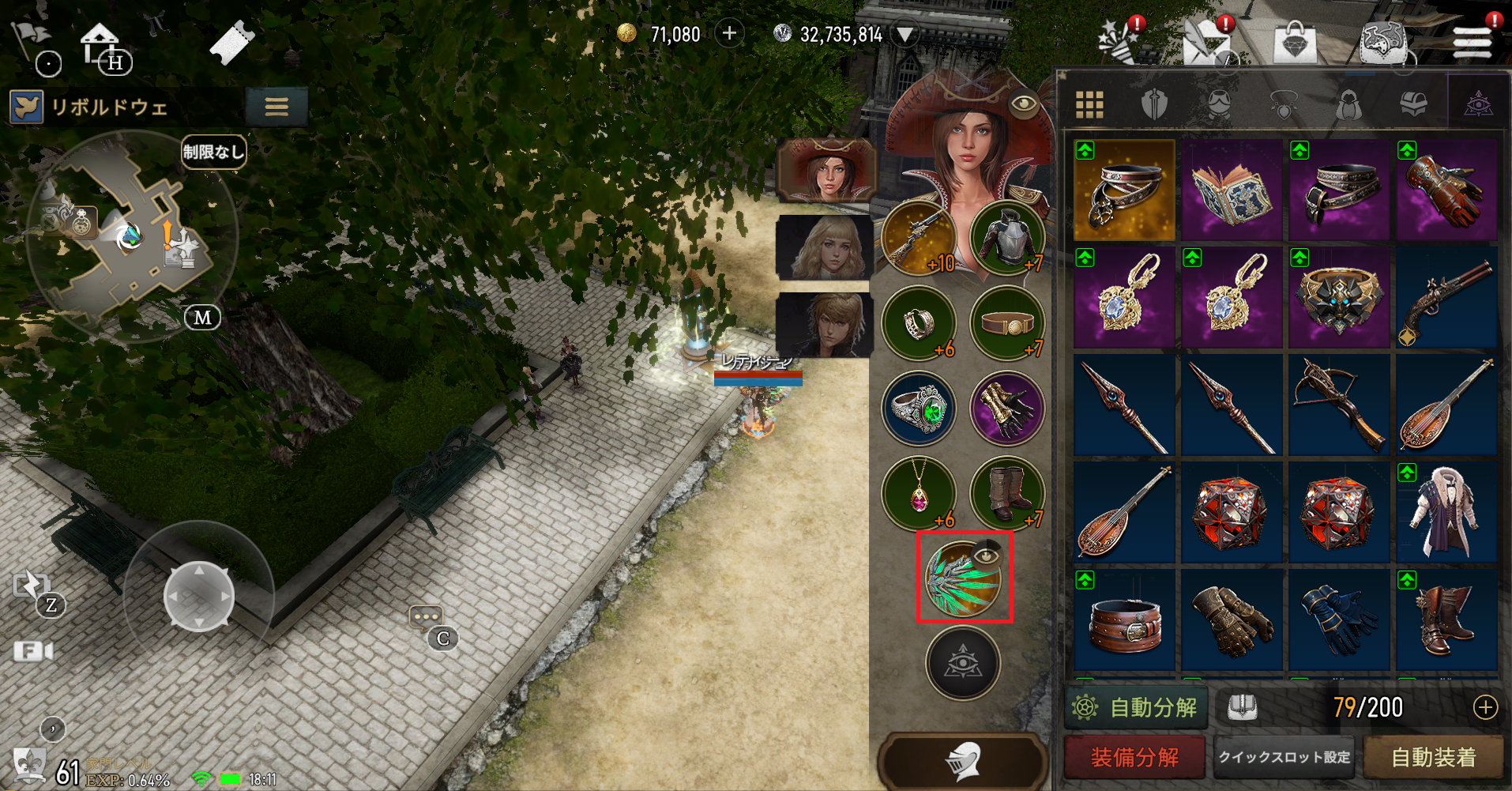Activate 自動装着 auto-equip
The width and height of the screenshot is (1512, 791).
pyautogui.click(x=1433, y=758)
